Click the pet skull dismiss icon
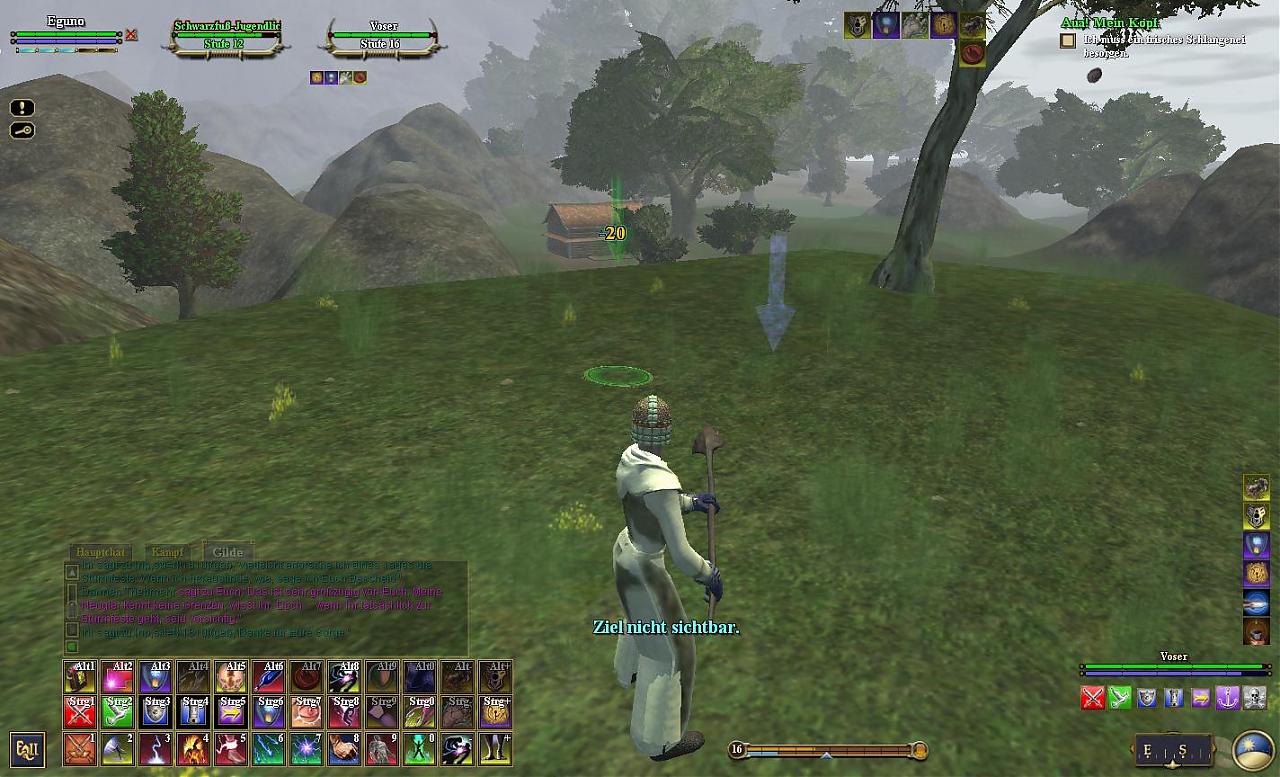Viewport: 1280px width, 777px height. [1254, 698]
